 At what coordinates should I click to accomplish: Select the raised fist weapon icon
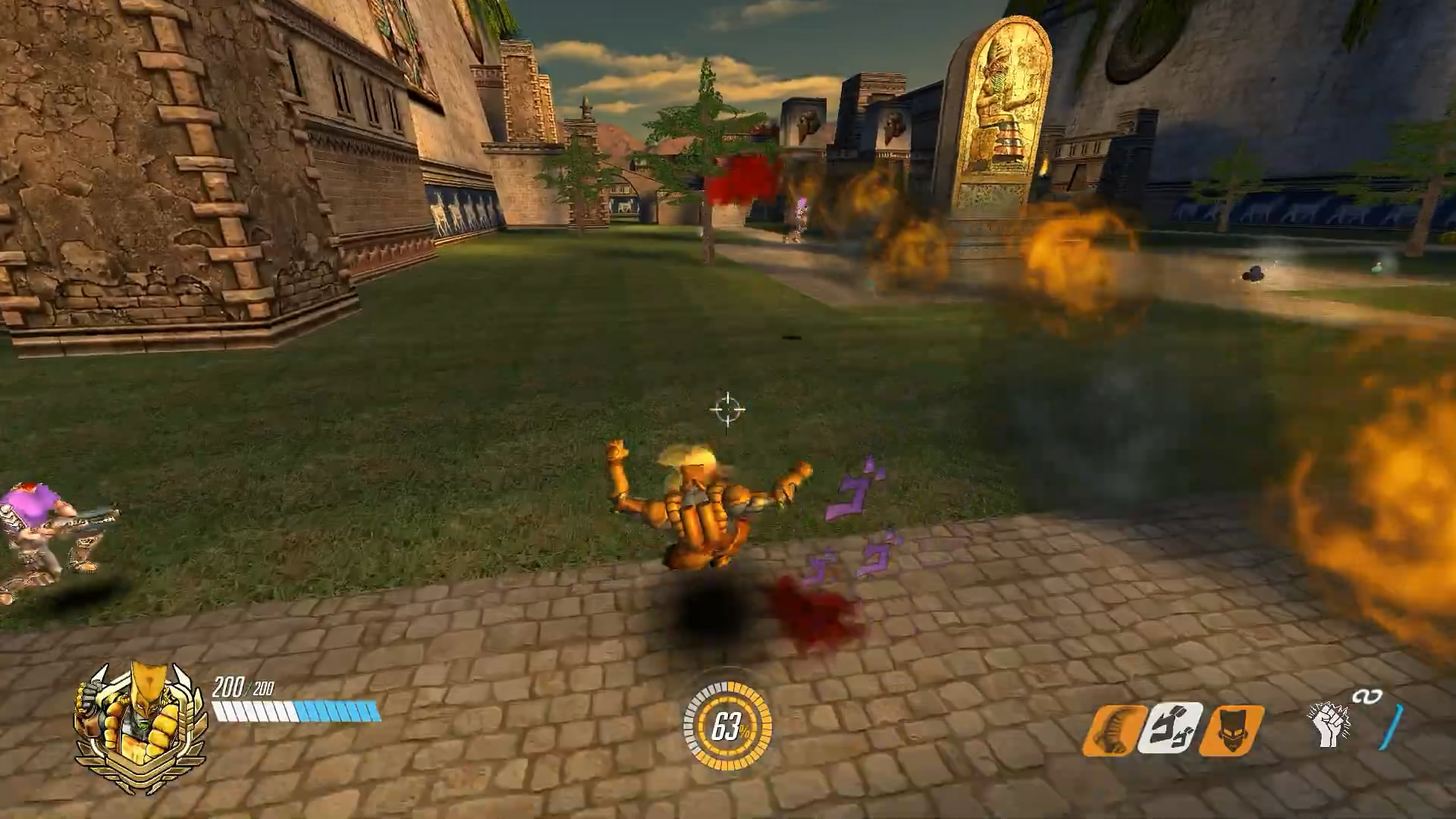click(1329, 723)
